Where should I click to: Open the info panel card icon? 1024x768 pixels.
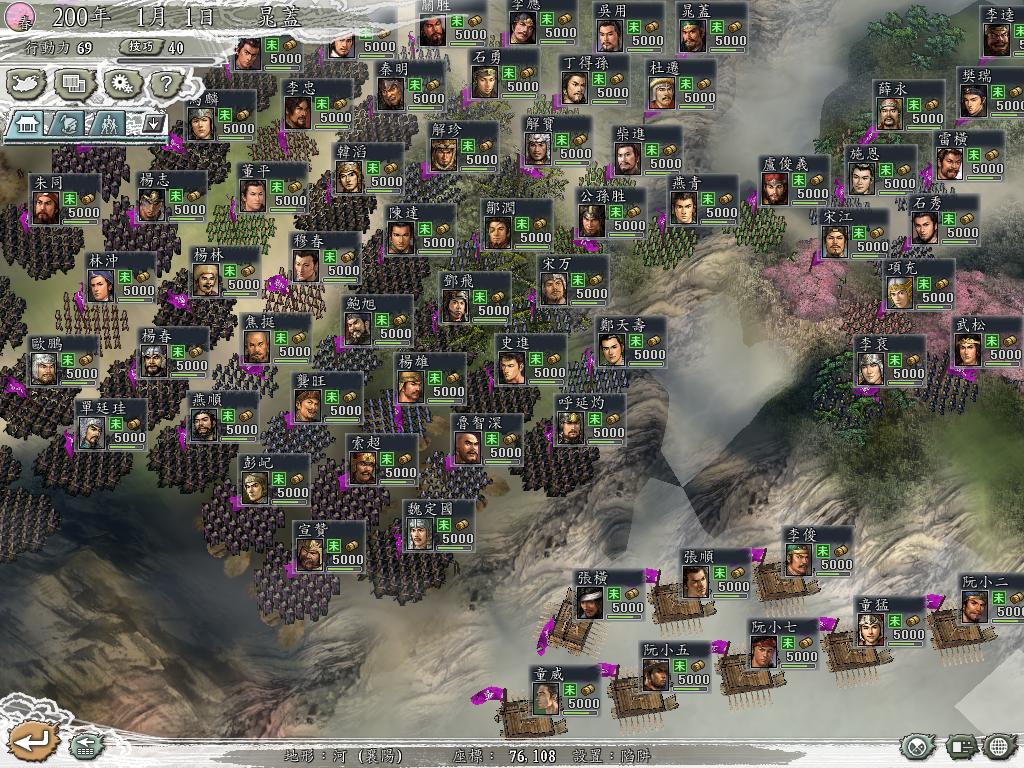[963, 746]
